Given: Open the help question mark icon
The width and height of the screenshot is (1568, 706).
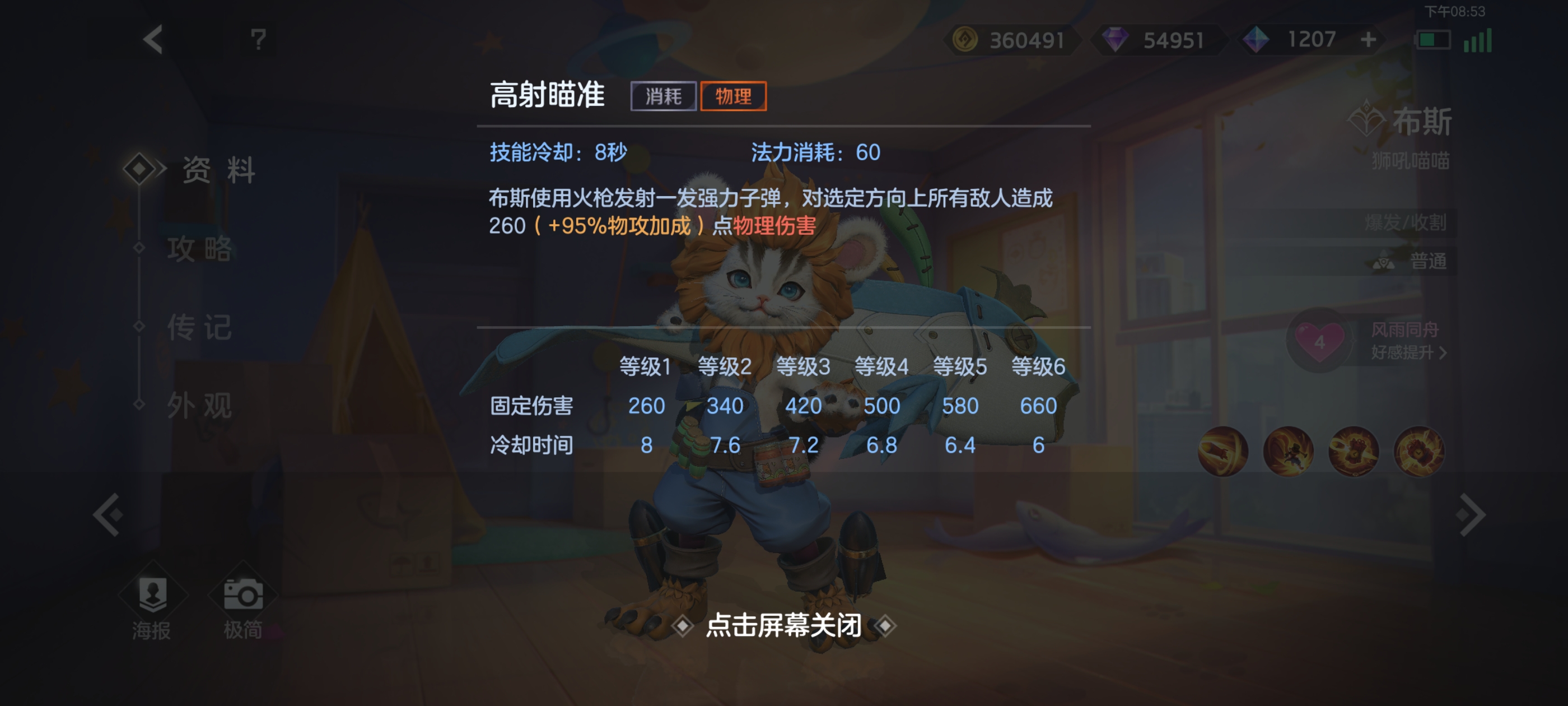Looking at the screenshot, I should click(259, 39).
